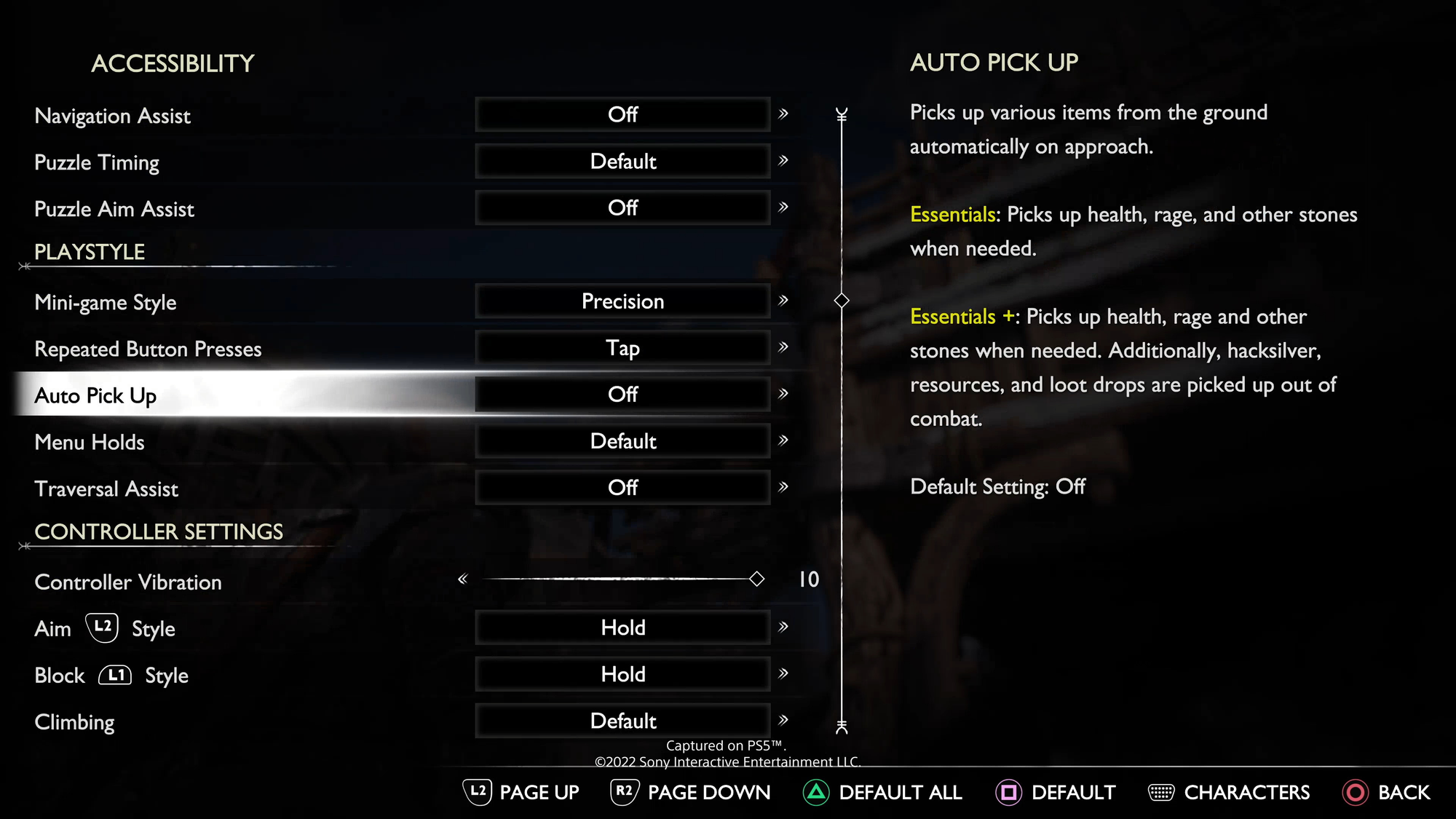Open the Characters option in footer

point(1229,792)
